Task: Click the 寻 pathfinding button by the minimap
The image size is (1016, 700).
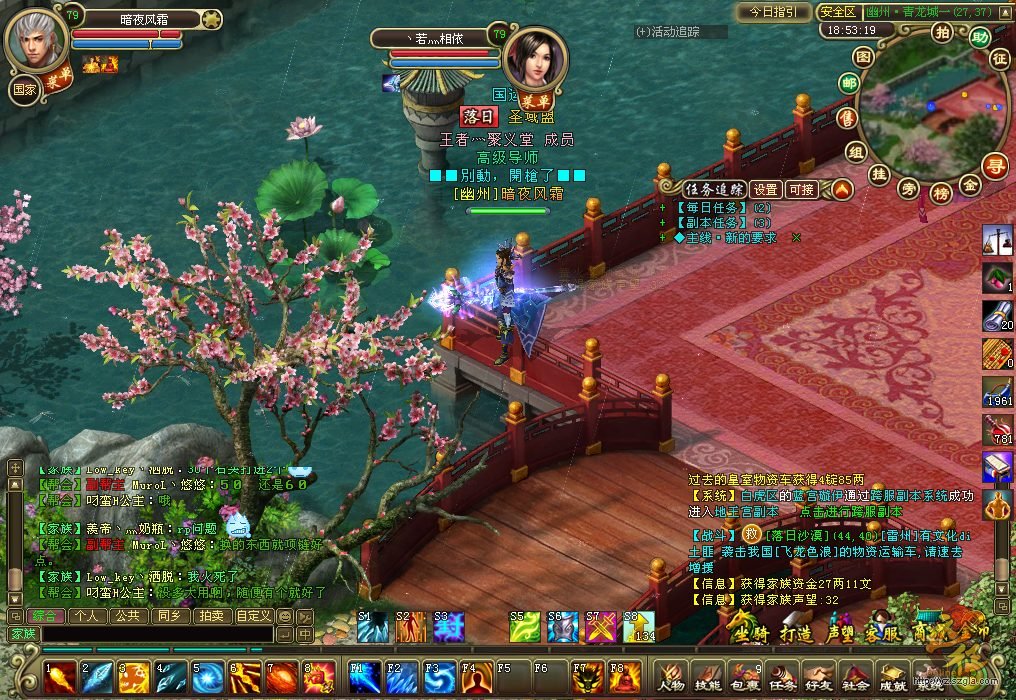Action: click(994, 165)
